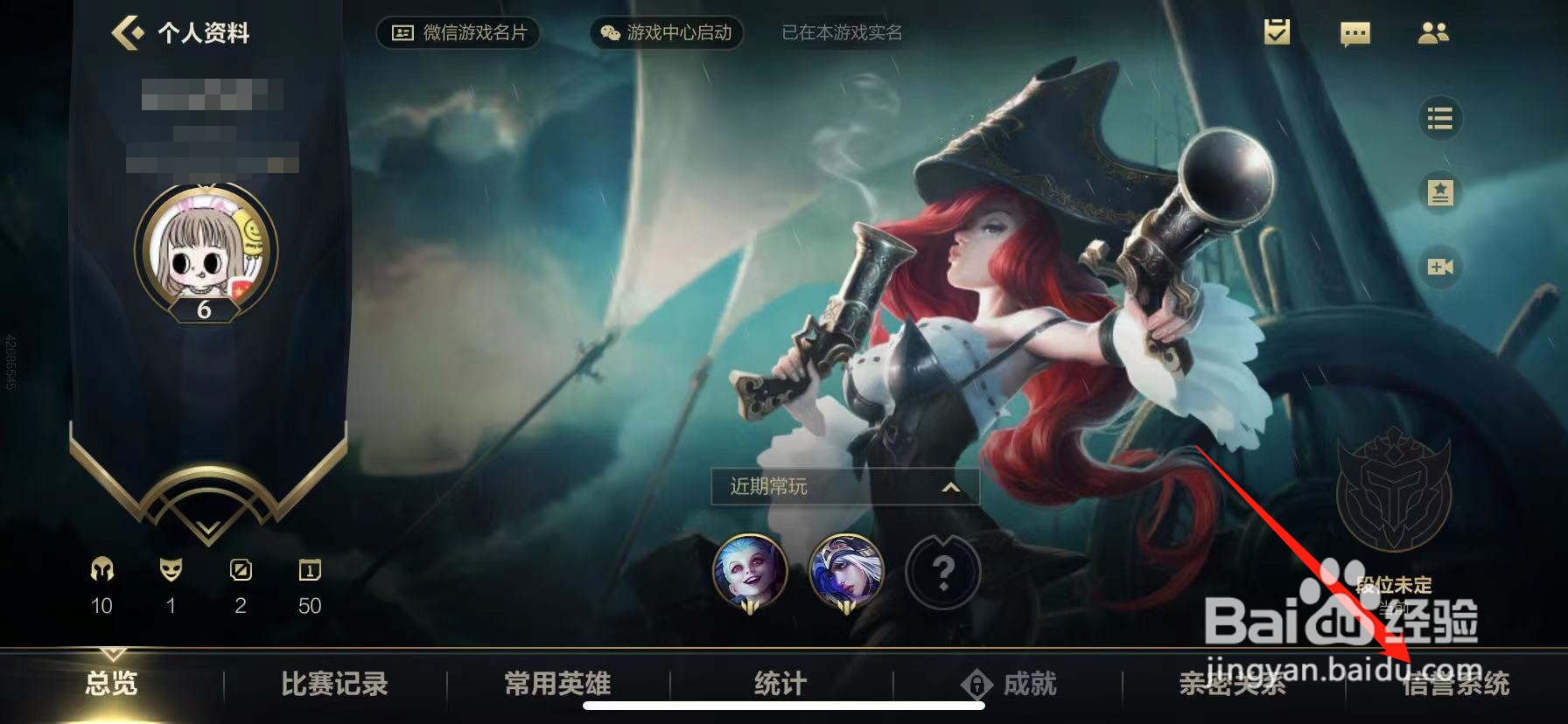Click the 微信游戏名片 button
Viewport: 1568px width, 724px height.
pyautogui.click(x=458, y=33)
